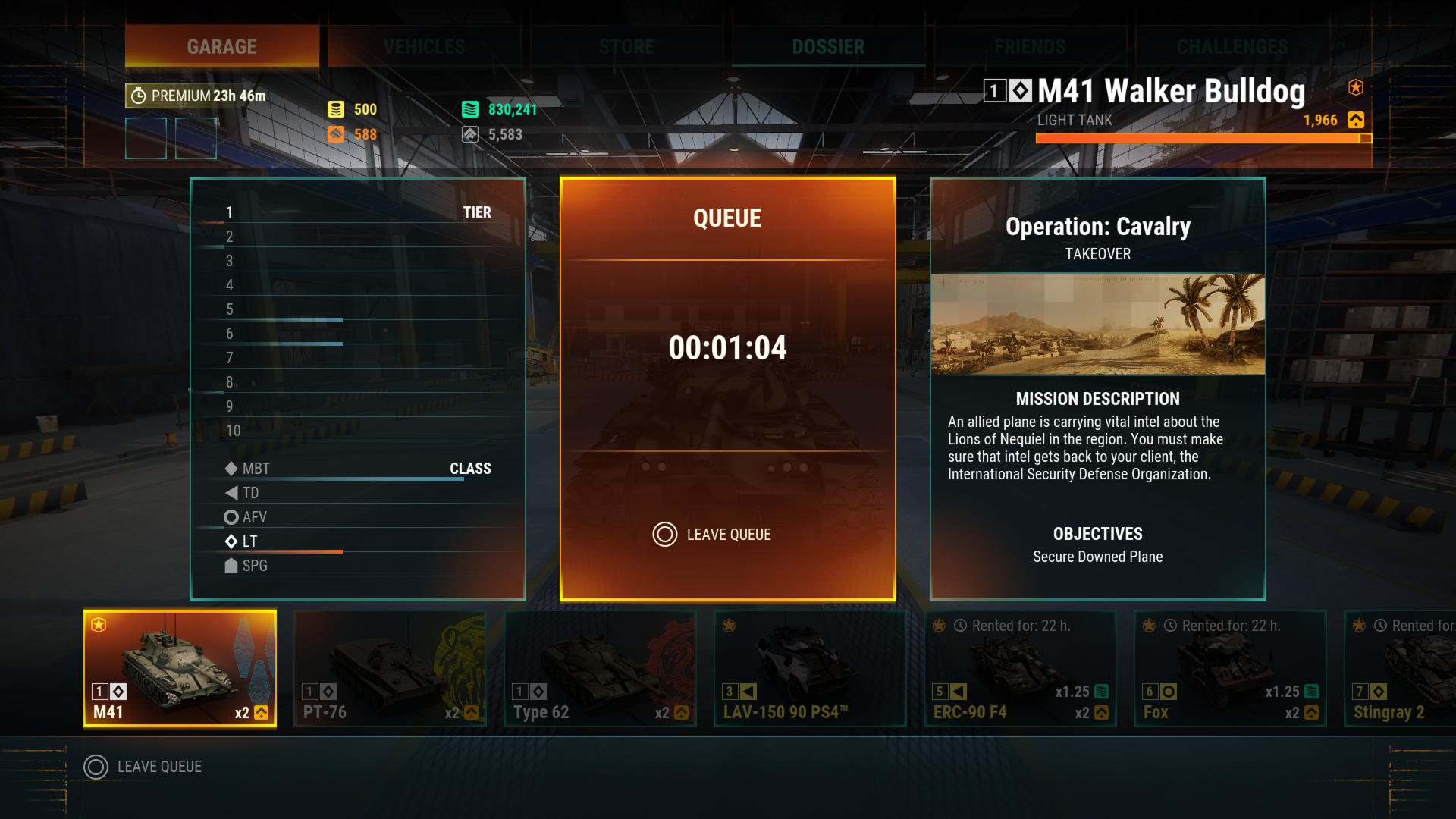
Task: Click the star icon beside M41 Walker Bulldog
Action: (1355, 86)
